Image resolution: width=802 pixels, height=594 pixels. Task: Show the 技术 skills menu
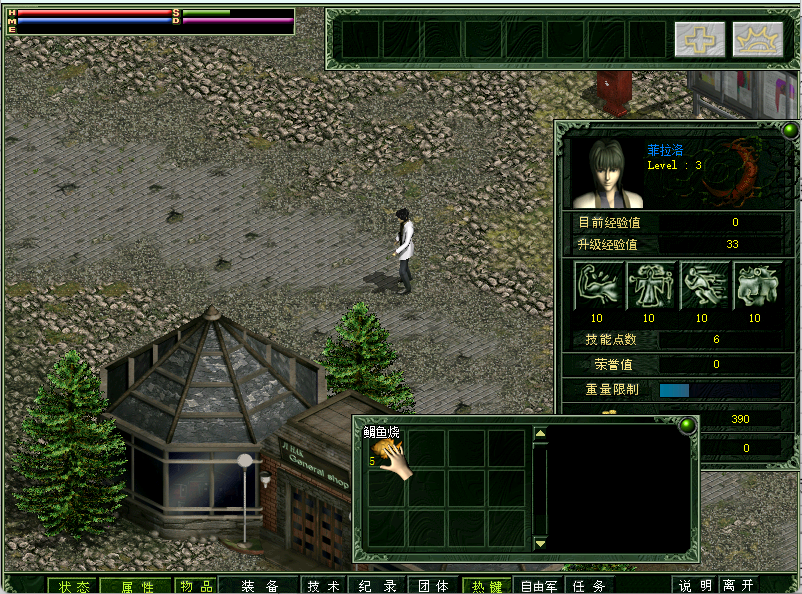[323, 586]
